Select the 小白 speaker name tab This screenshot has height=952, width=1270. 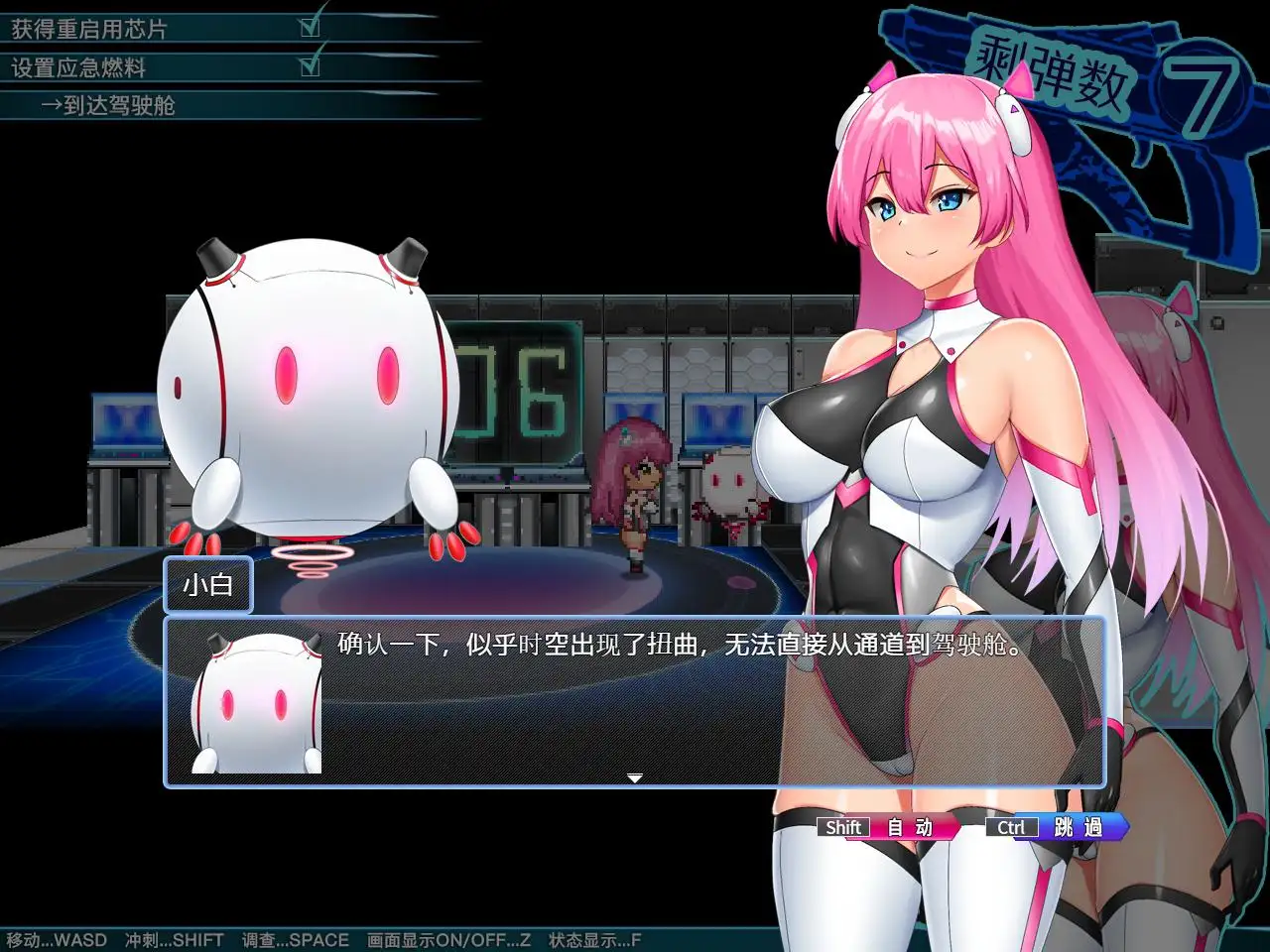[x=207, y=586]
